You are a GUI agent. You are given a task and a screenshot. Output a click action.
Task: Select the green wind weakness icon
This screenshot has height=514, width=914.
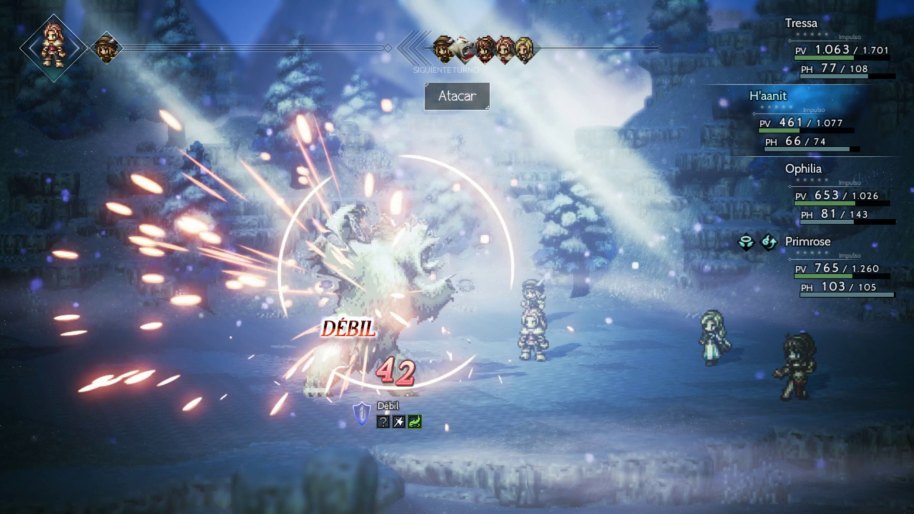[x=414, y=422]
